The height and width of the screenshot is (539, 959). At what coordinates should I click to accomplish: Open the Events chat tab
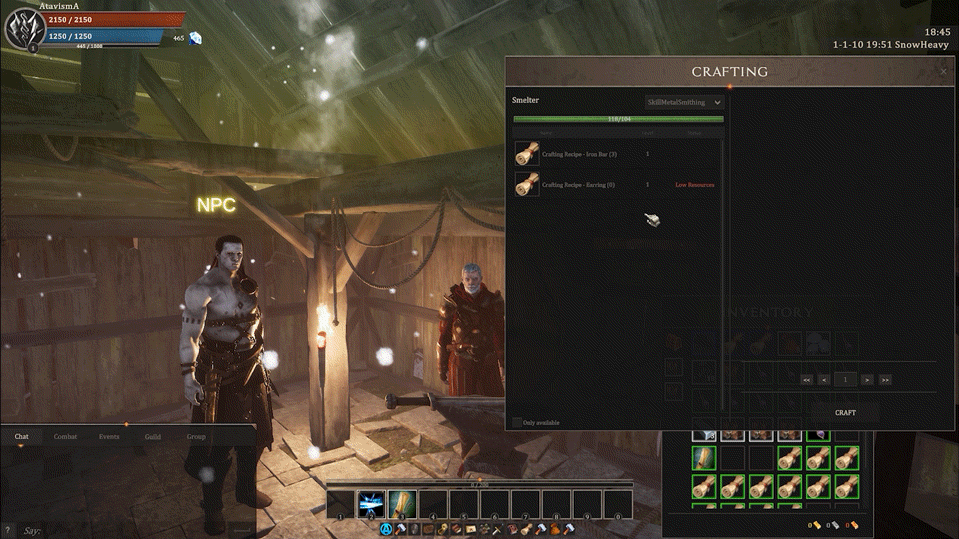109,437
